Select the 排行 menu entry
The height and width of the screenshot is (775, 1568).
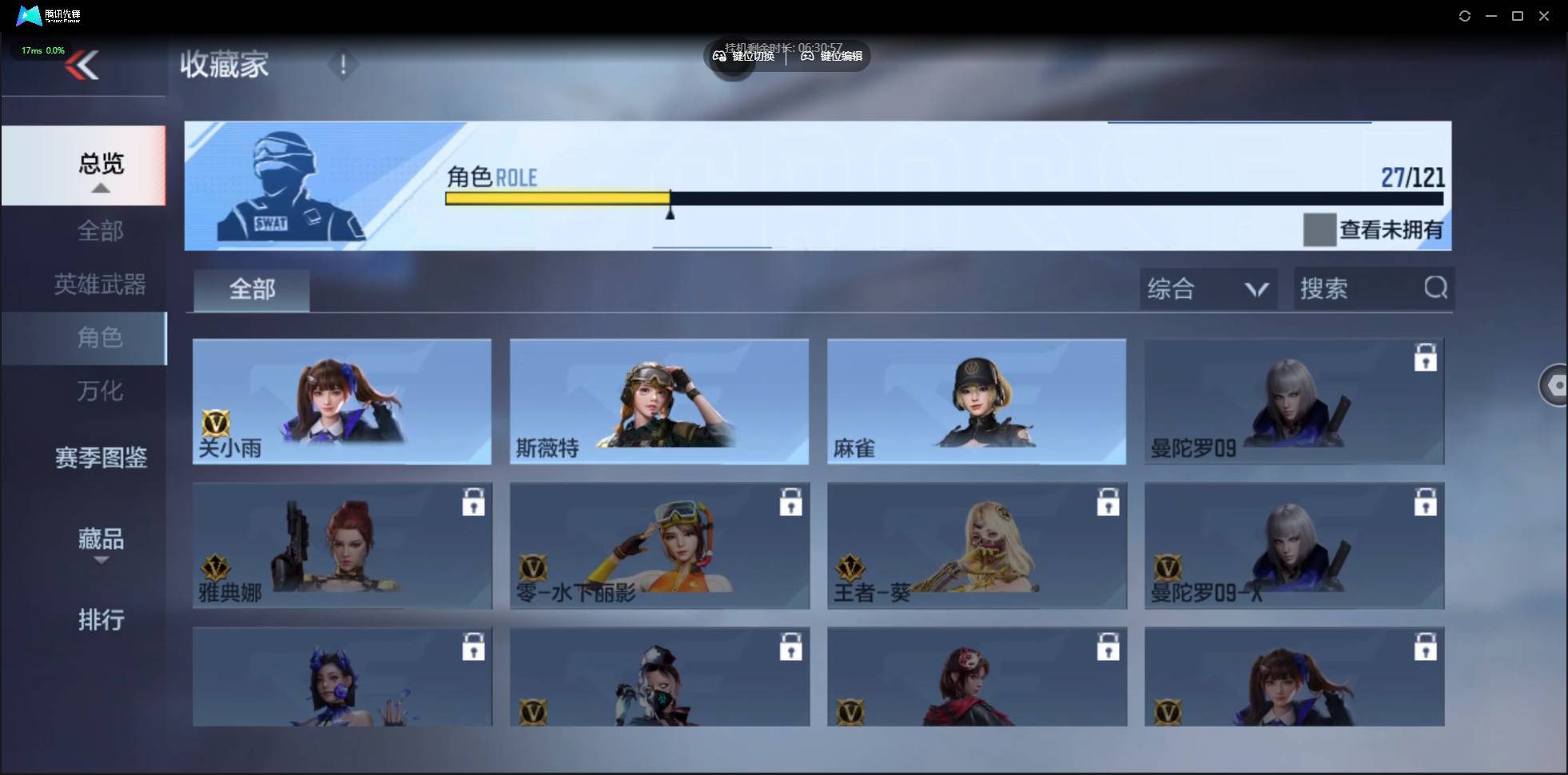coord(101,621)
